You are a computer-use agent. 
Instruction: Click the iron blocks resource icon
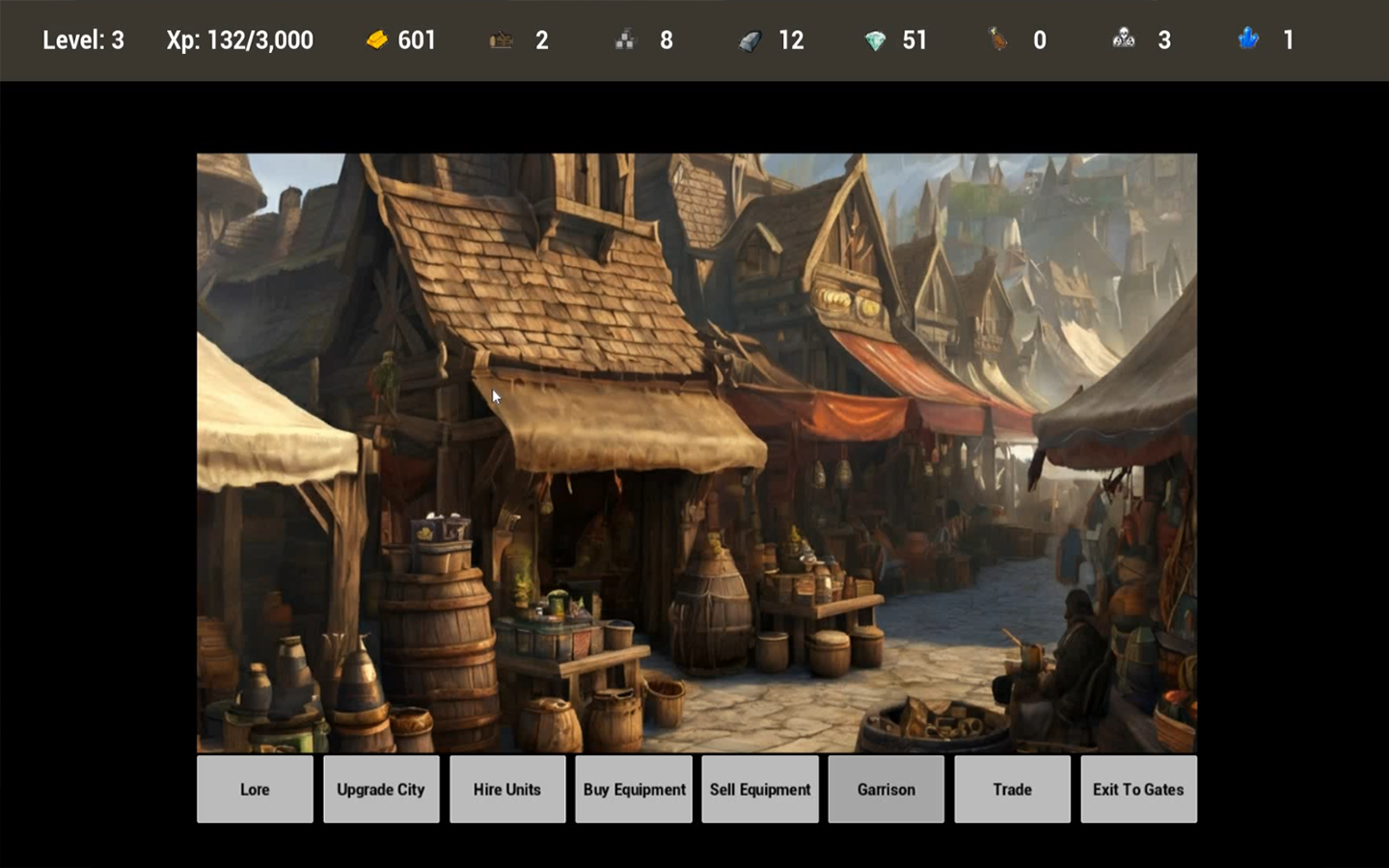tap(625, 41)
